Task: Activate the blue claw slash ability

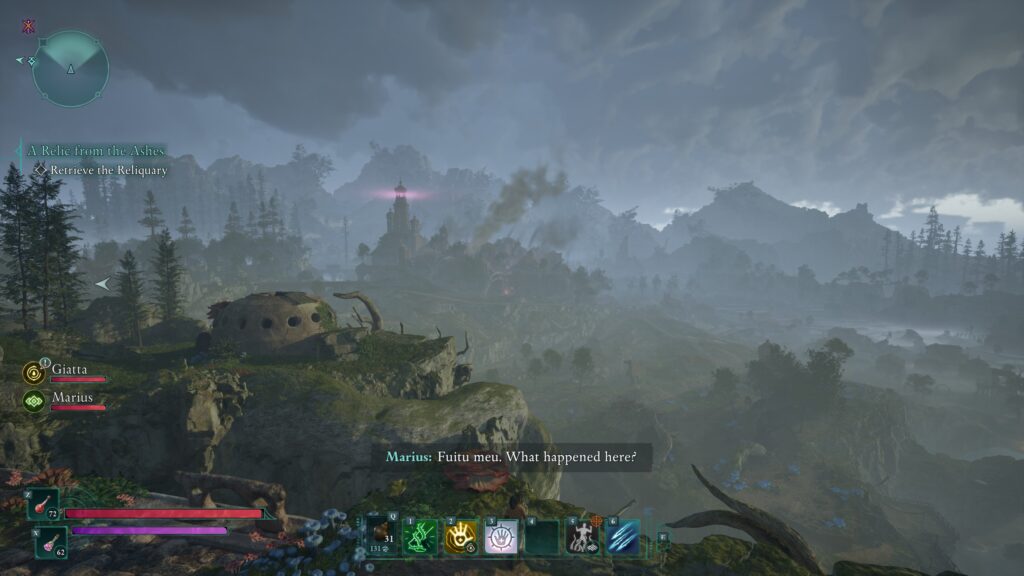Action: click(x=623, y=537)
